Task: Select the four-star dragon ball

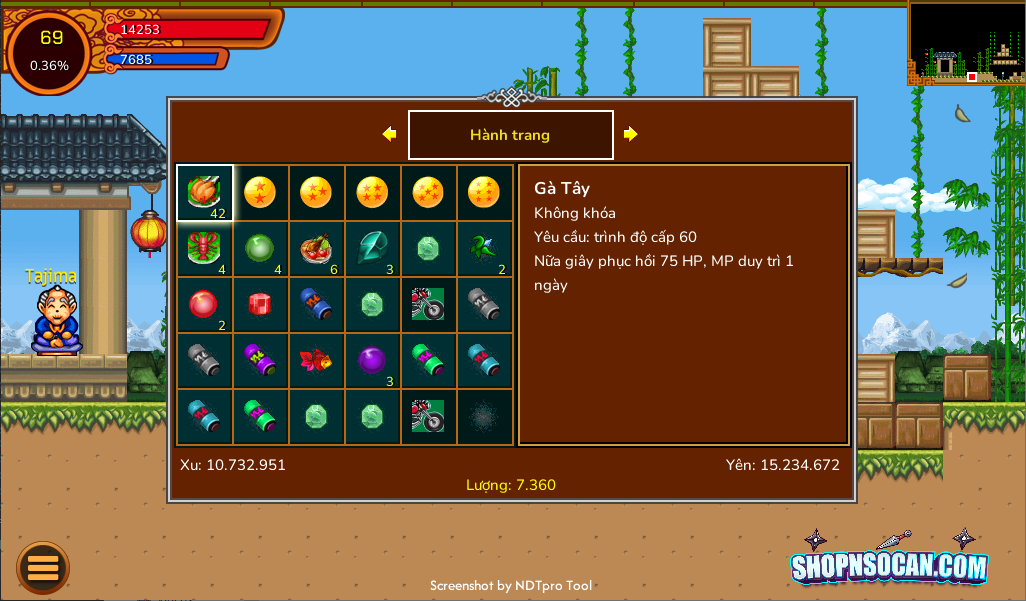Action: pyautogui.click(x=372, y=193)
